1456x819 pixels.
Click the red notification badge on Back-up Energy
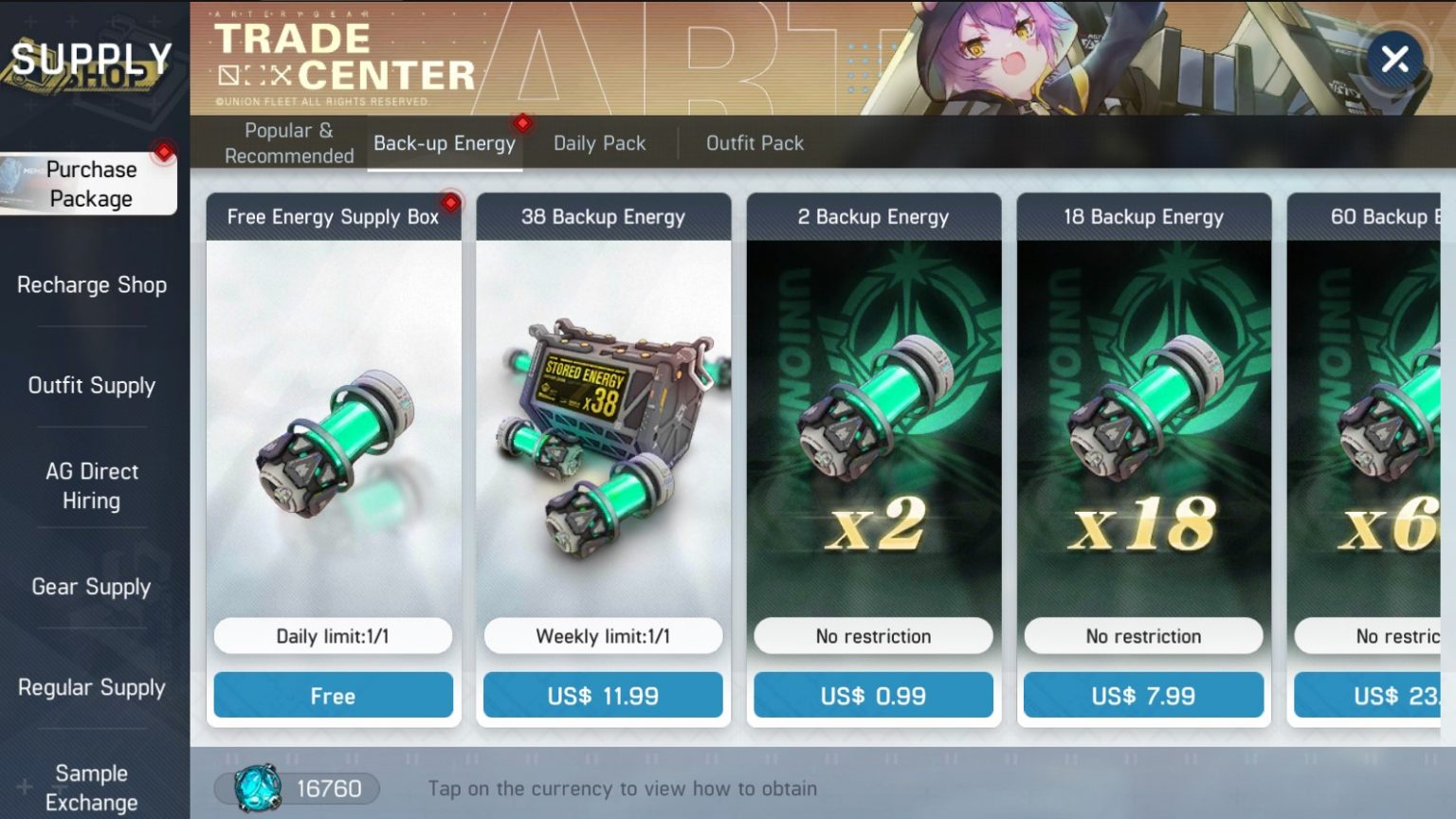(x=522, y=122)
